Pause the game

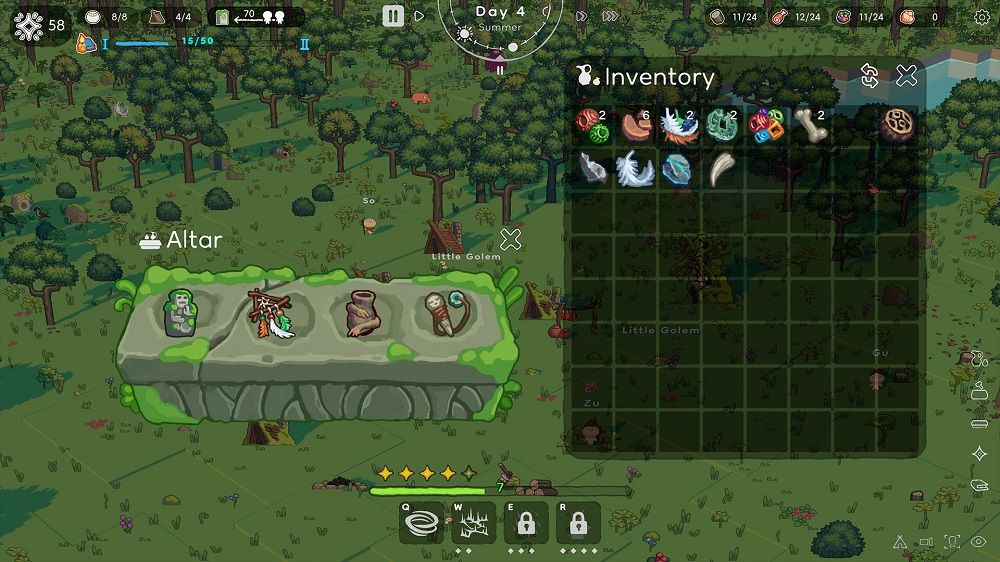393,15
